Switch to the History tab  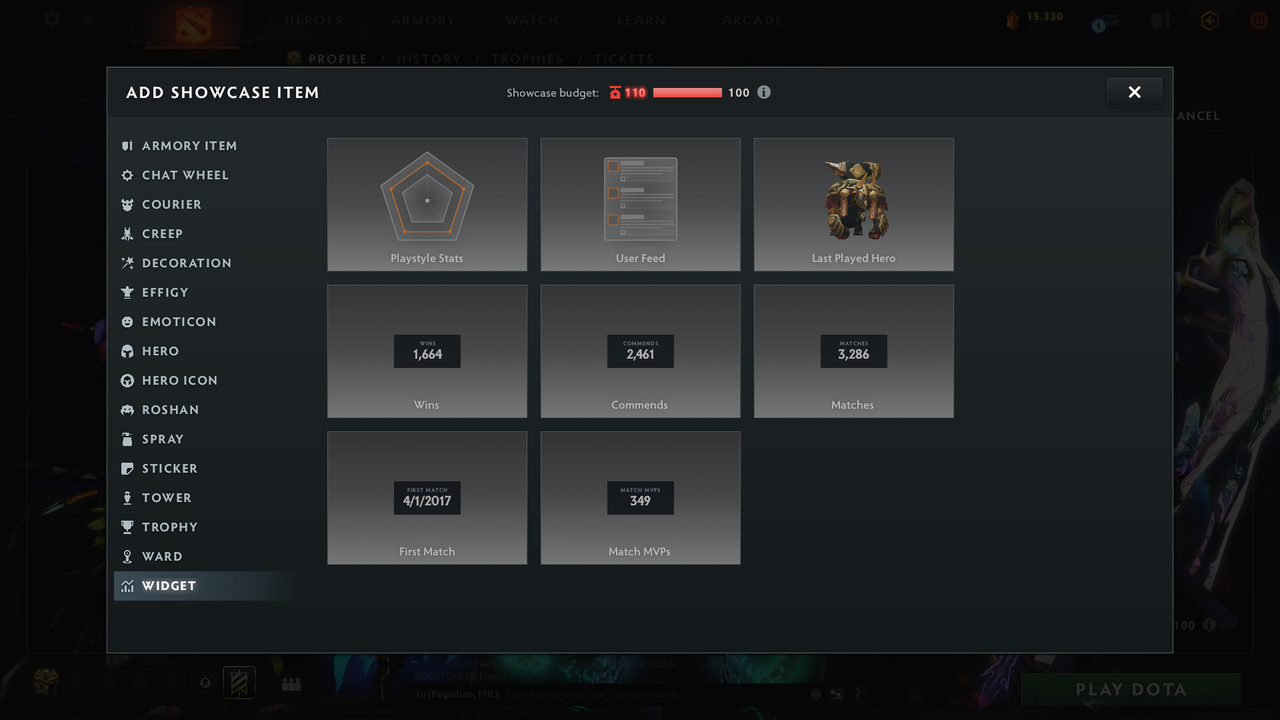[429, 59]
